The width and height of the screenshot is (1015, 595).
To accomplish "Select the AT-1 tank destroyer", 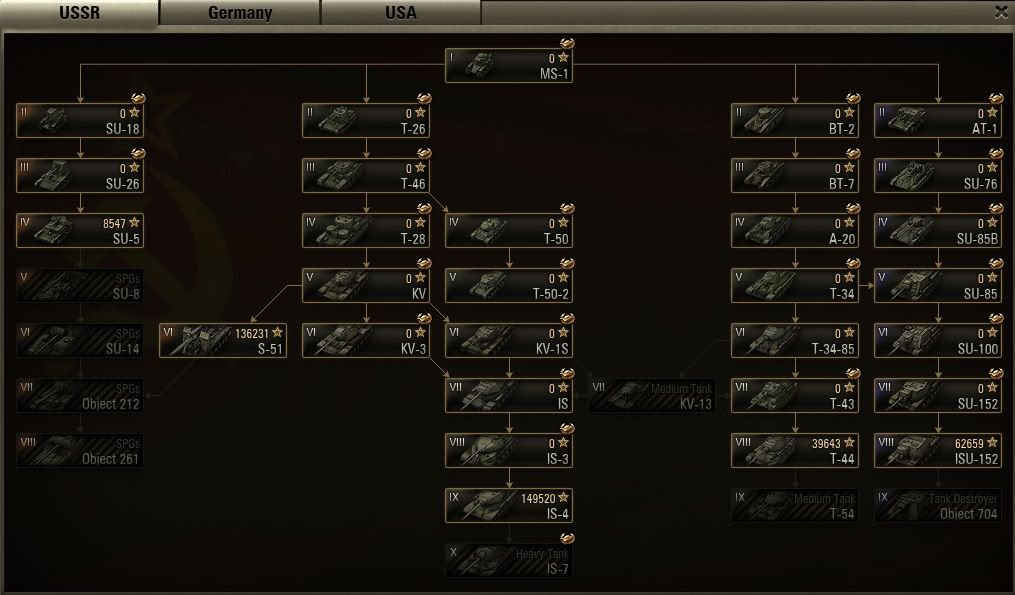I will click(x=938, y=121).
